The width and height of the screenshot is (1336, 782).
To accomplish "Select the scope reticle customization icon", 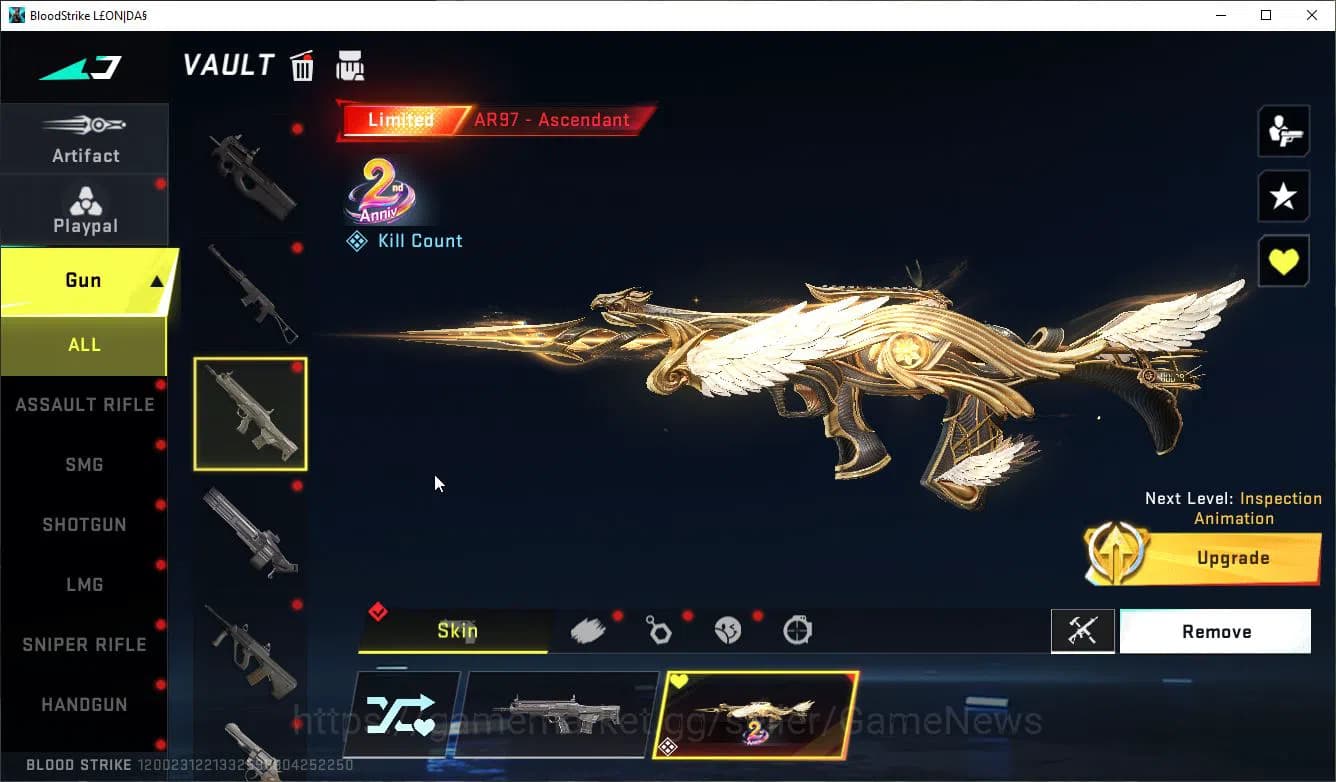I will pyautogui.click(x=797, y=628).
